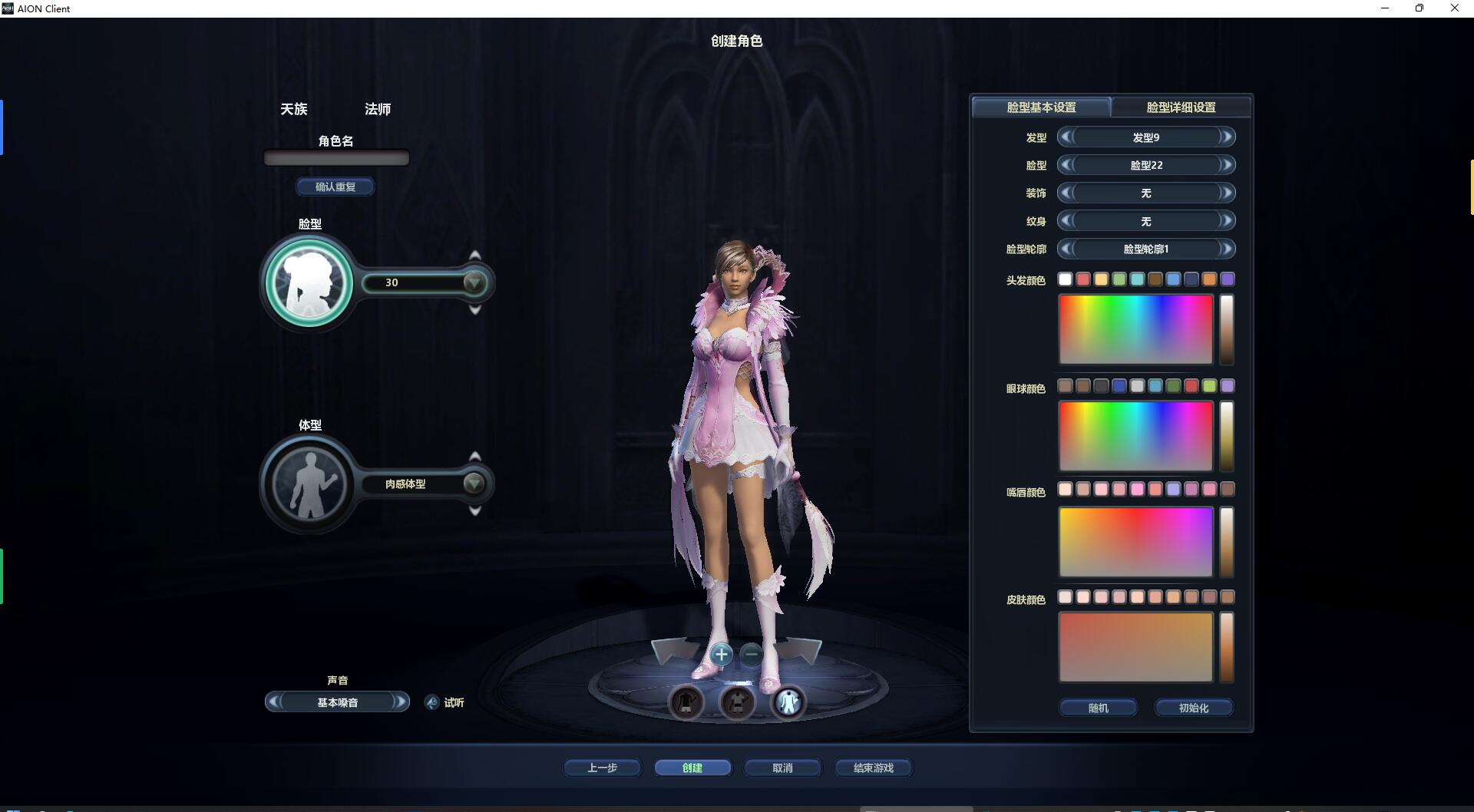The image size is (1474, 812).
Task: Randomize appearance with the 随机 button
Action: point(1098,708)
